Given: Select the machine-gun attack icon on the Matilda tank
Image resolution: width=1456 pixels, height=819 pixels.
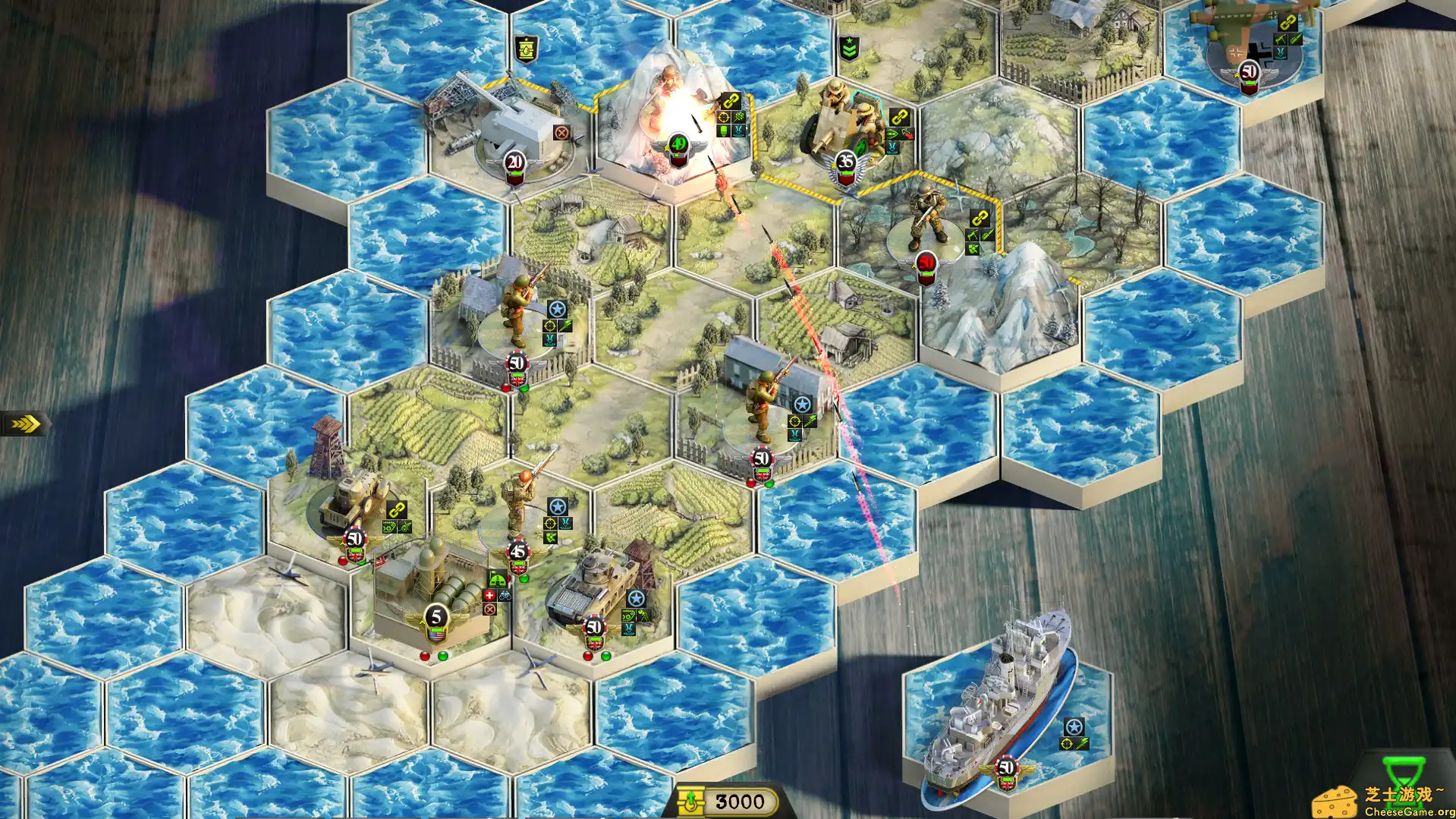Looking at the screenshot, I should (628, 616).
